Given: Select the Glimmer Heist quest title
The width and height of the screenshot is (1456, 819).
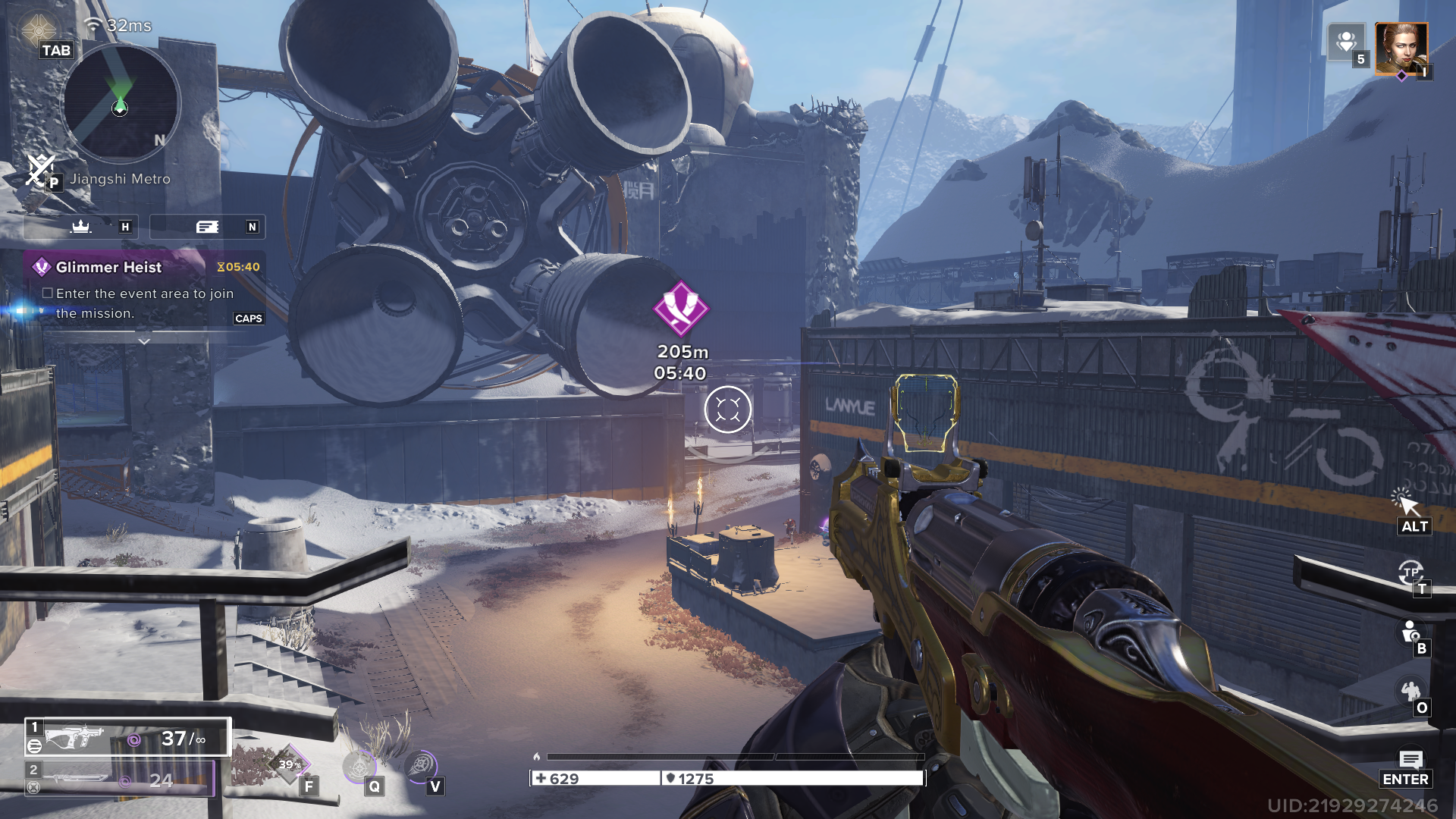Looking at the screenshot, I should (x=108, y=267).
